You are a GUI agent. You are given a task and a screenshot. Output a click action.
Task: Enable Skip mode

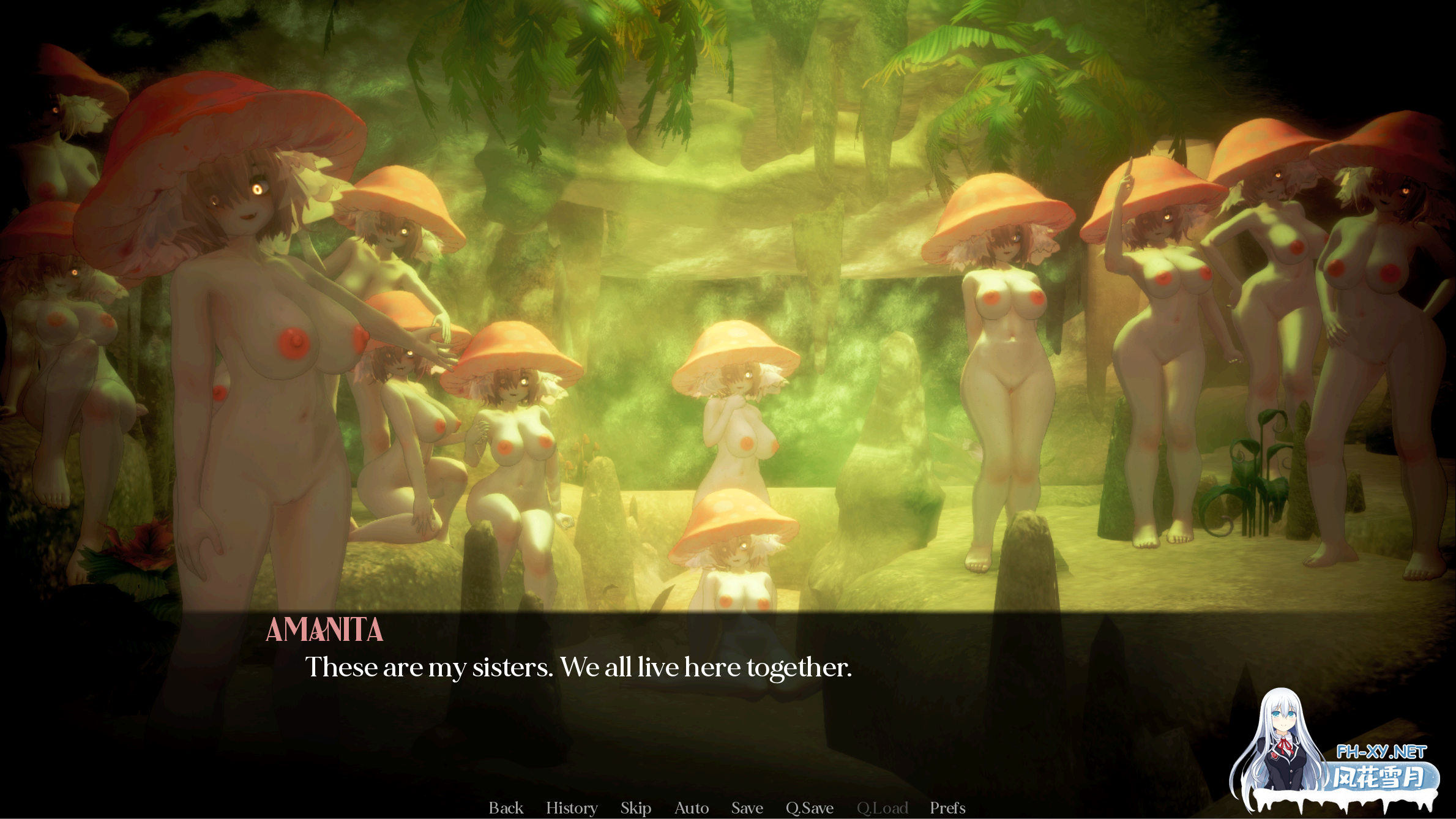click(635, 807)
